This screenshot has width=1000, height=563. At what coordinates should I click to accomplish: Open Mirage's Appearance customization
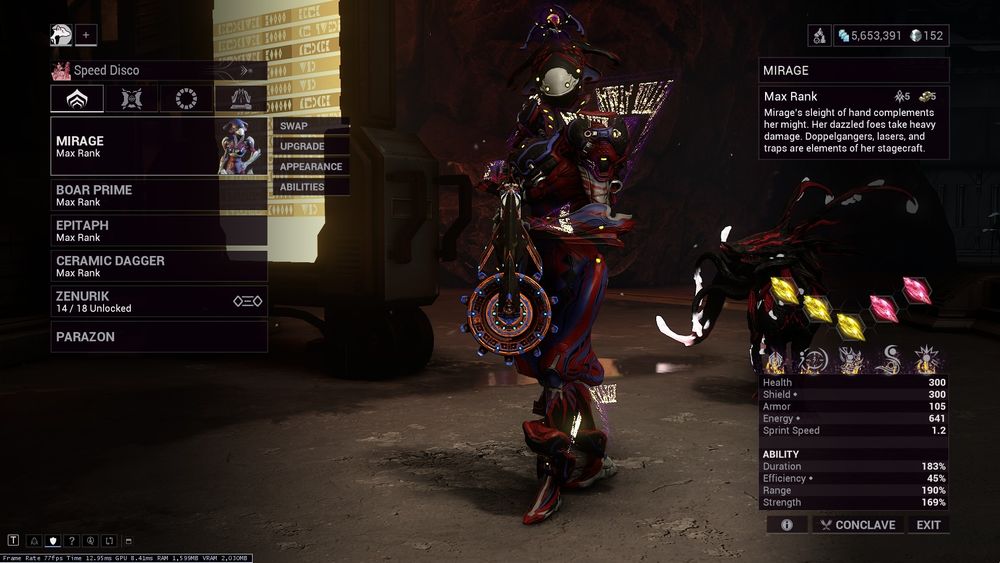[x=310, y=167]
